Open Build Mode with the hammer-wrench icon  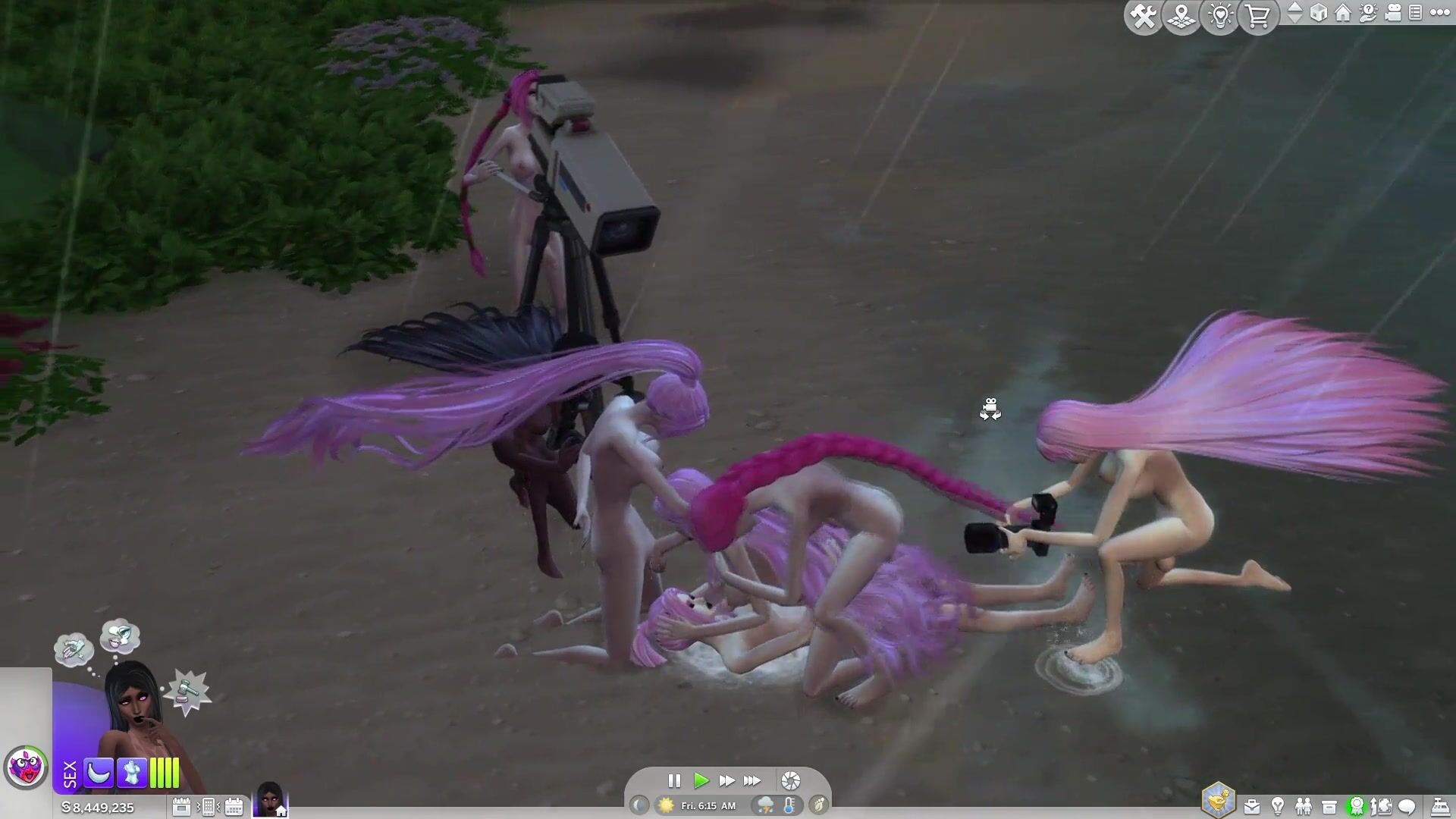pyautogui.click(x=1143, y=16)
